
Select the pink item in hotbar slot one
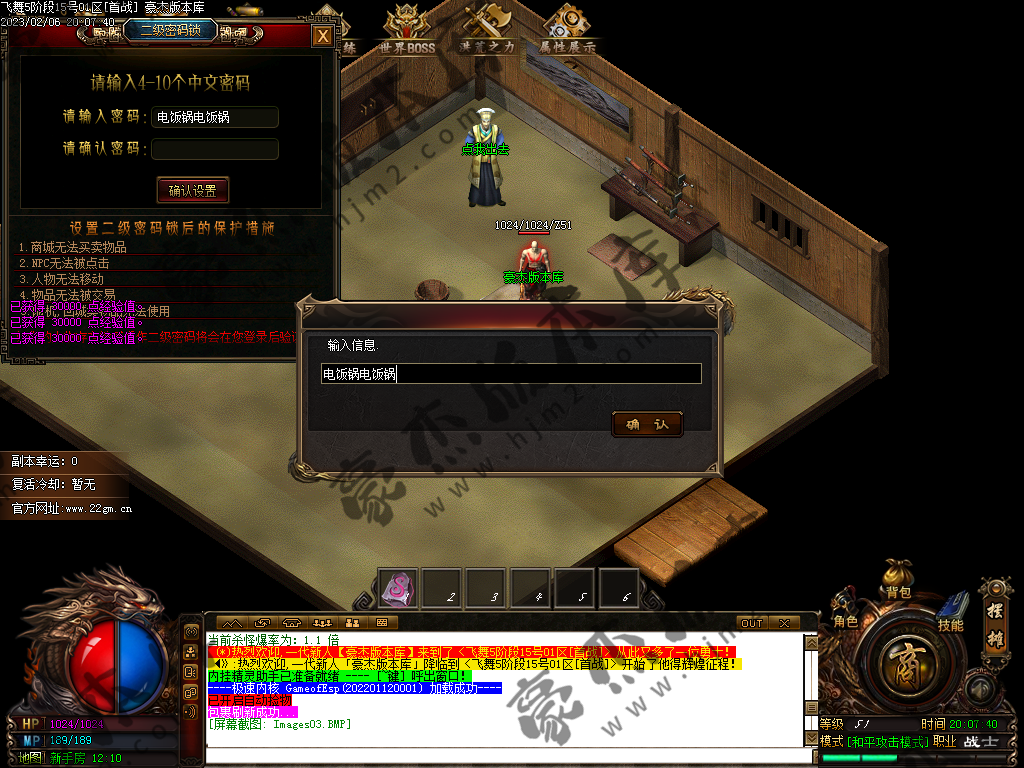tap(398, 587)
